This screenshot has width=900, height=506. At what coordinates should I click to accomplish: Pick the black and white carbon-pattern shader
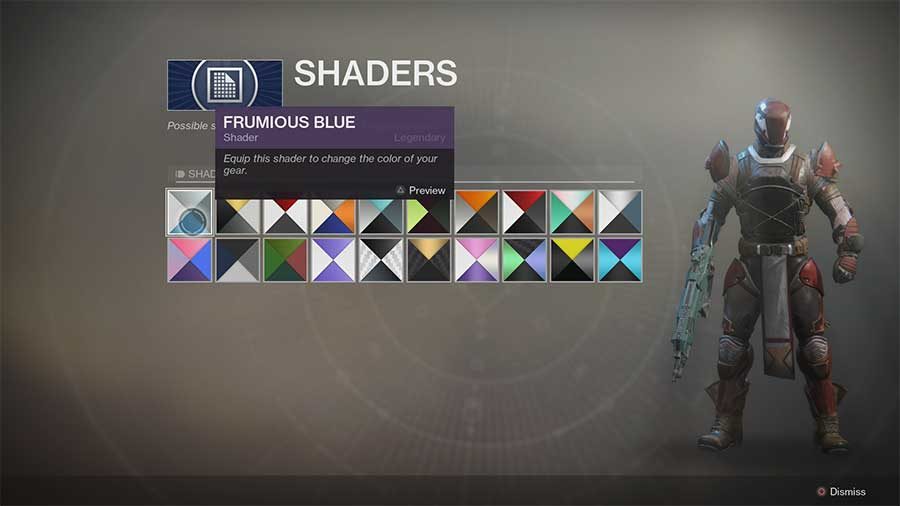pyautogui.click(x=381, y=260)
